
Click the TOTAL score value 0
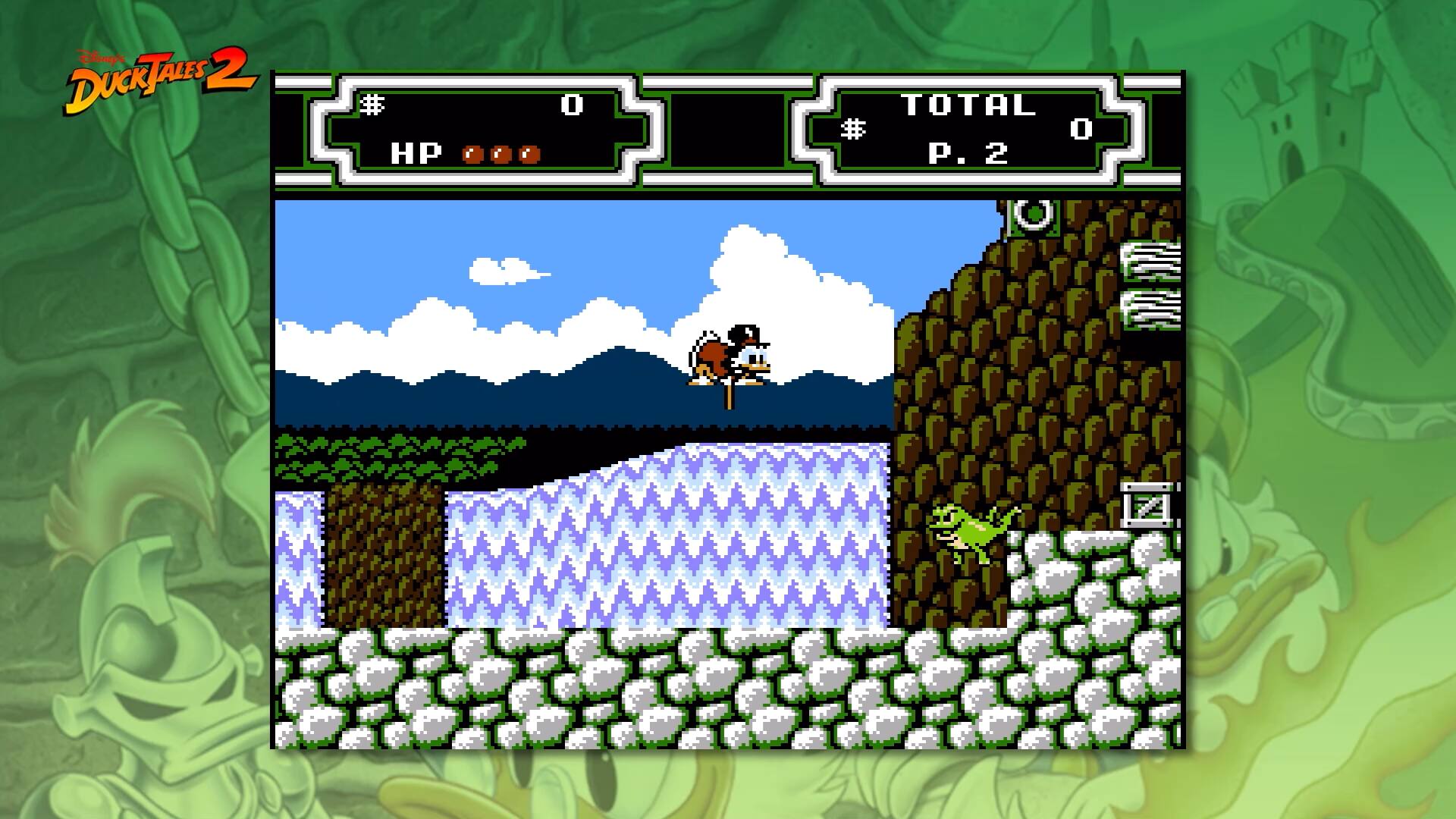1081,129
